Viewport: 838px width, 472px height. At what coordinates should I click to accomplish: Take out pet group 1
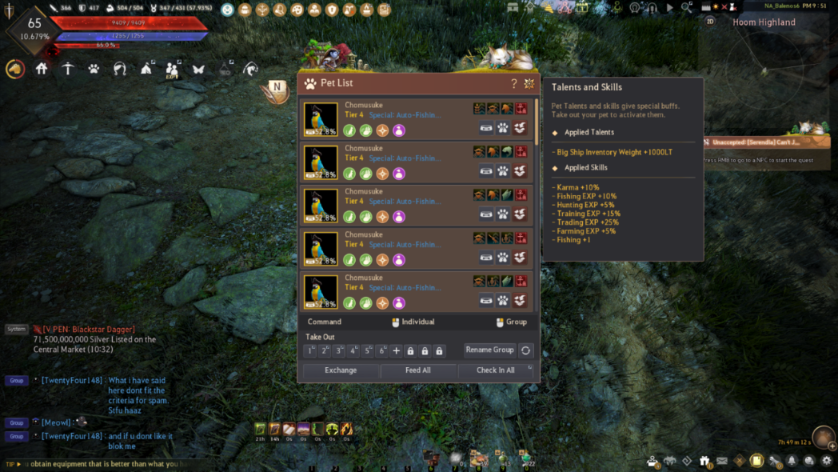pos(311,351)
